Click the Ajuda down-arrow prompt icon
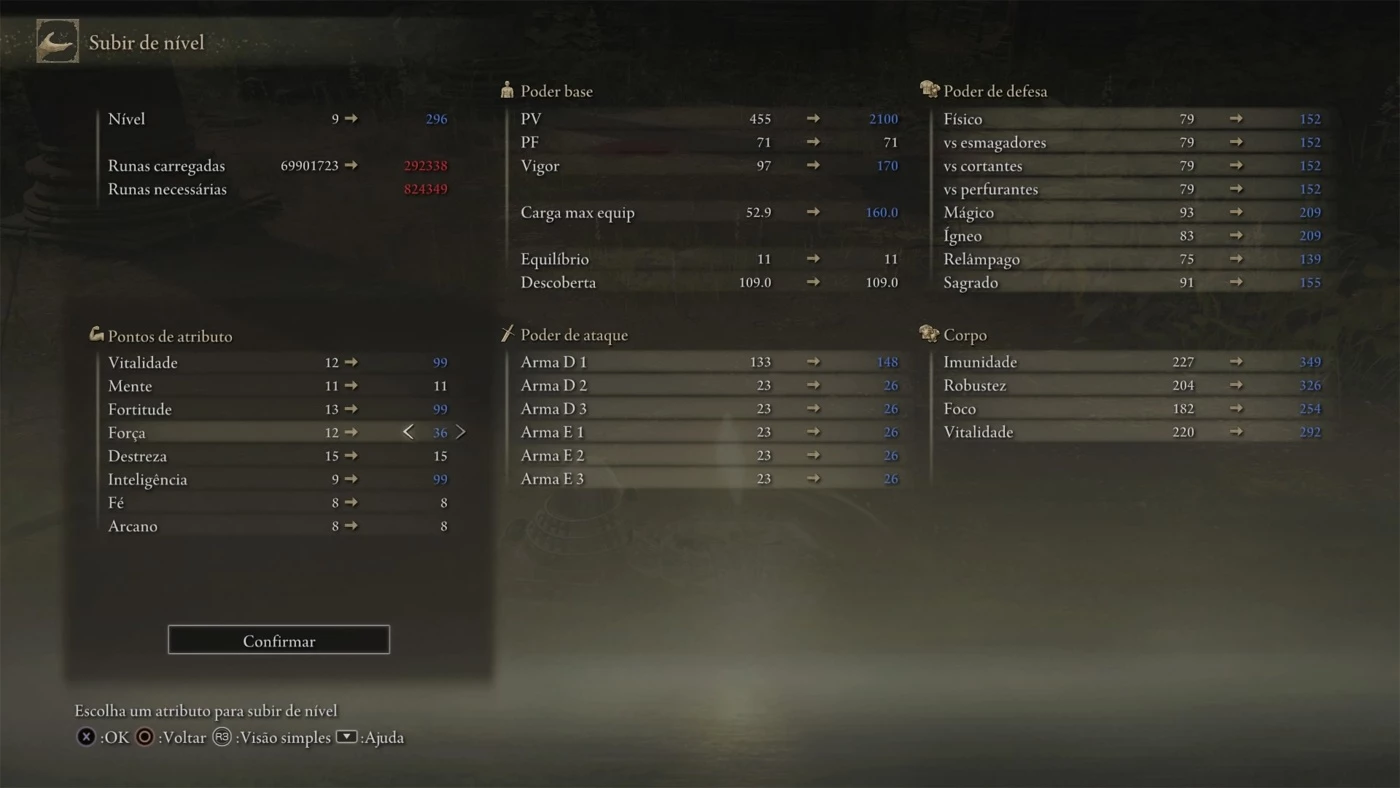Screen dimensions: 1400x788 tap(345, 737)
